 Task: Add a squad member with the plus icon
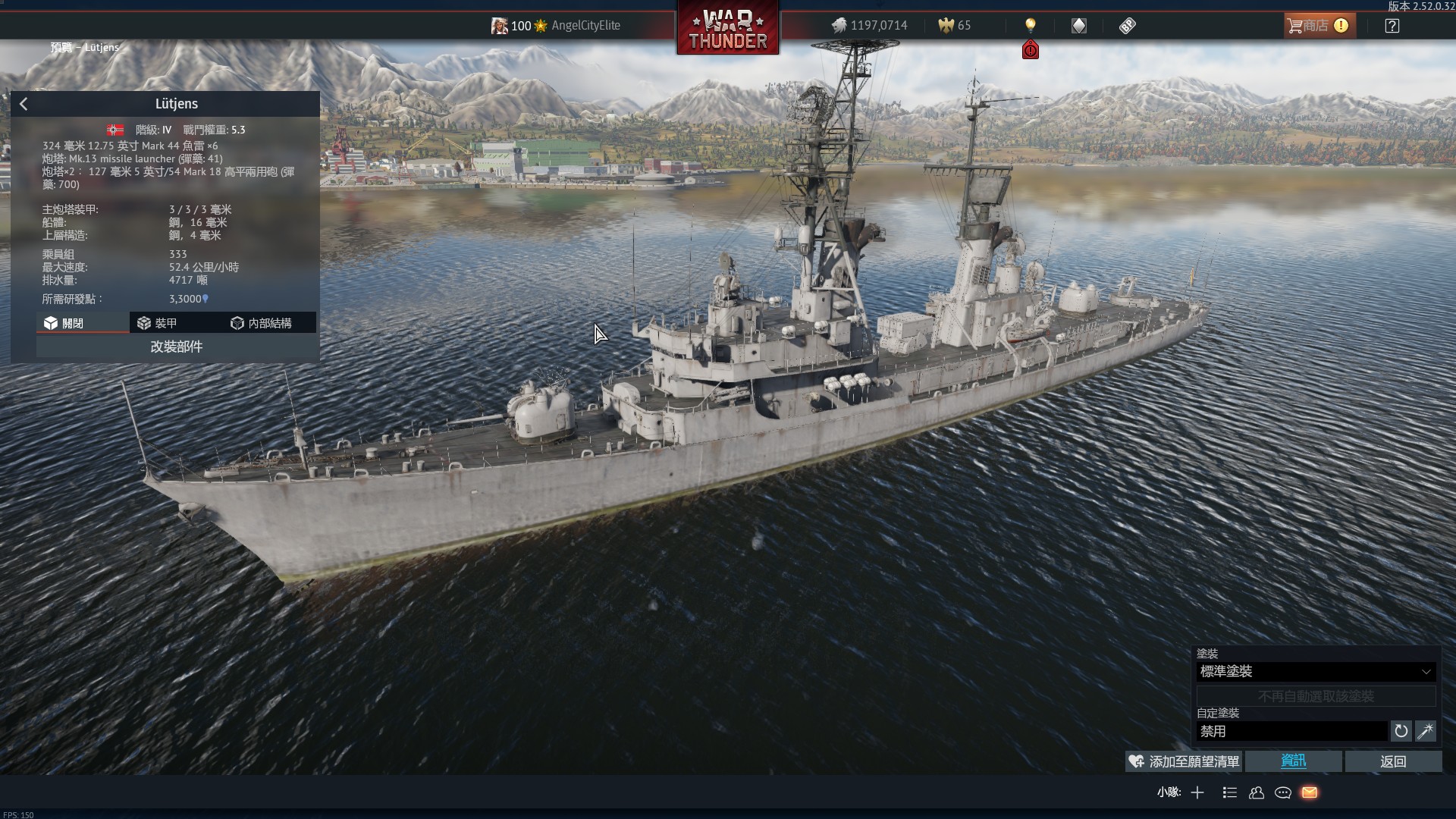(x=1197, y=792)
